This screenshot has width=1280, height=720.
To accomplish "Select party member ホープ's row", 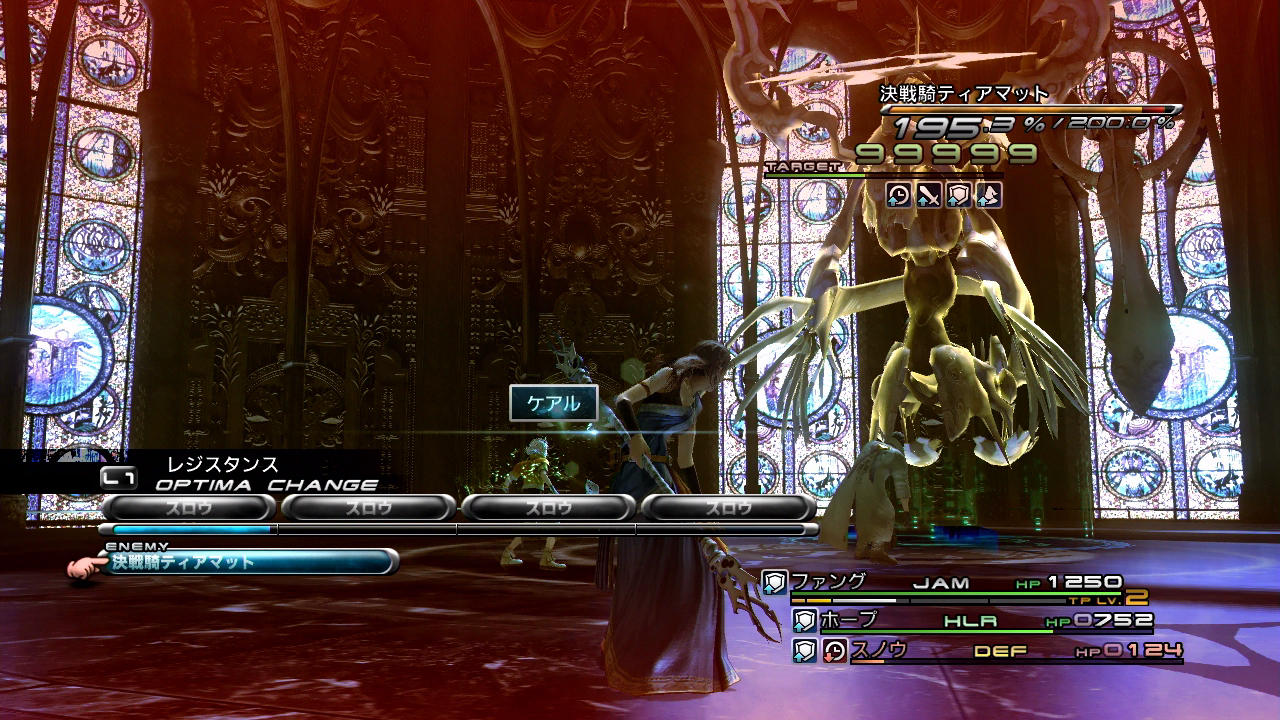I will pyautogui.click(x=975, y=621).
